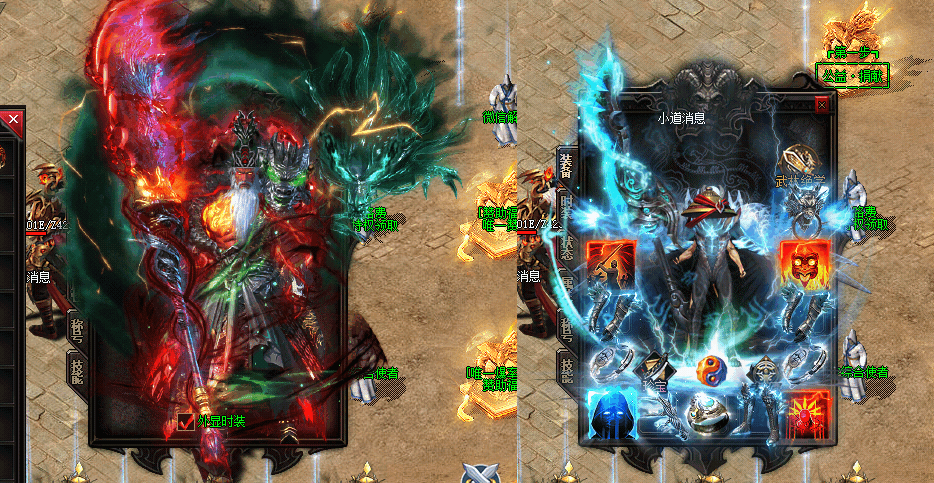Switch to the 装备 tab
The width and height of the screenshot is (934, 483).
(566, 166)
